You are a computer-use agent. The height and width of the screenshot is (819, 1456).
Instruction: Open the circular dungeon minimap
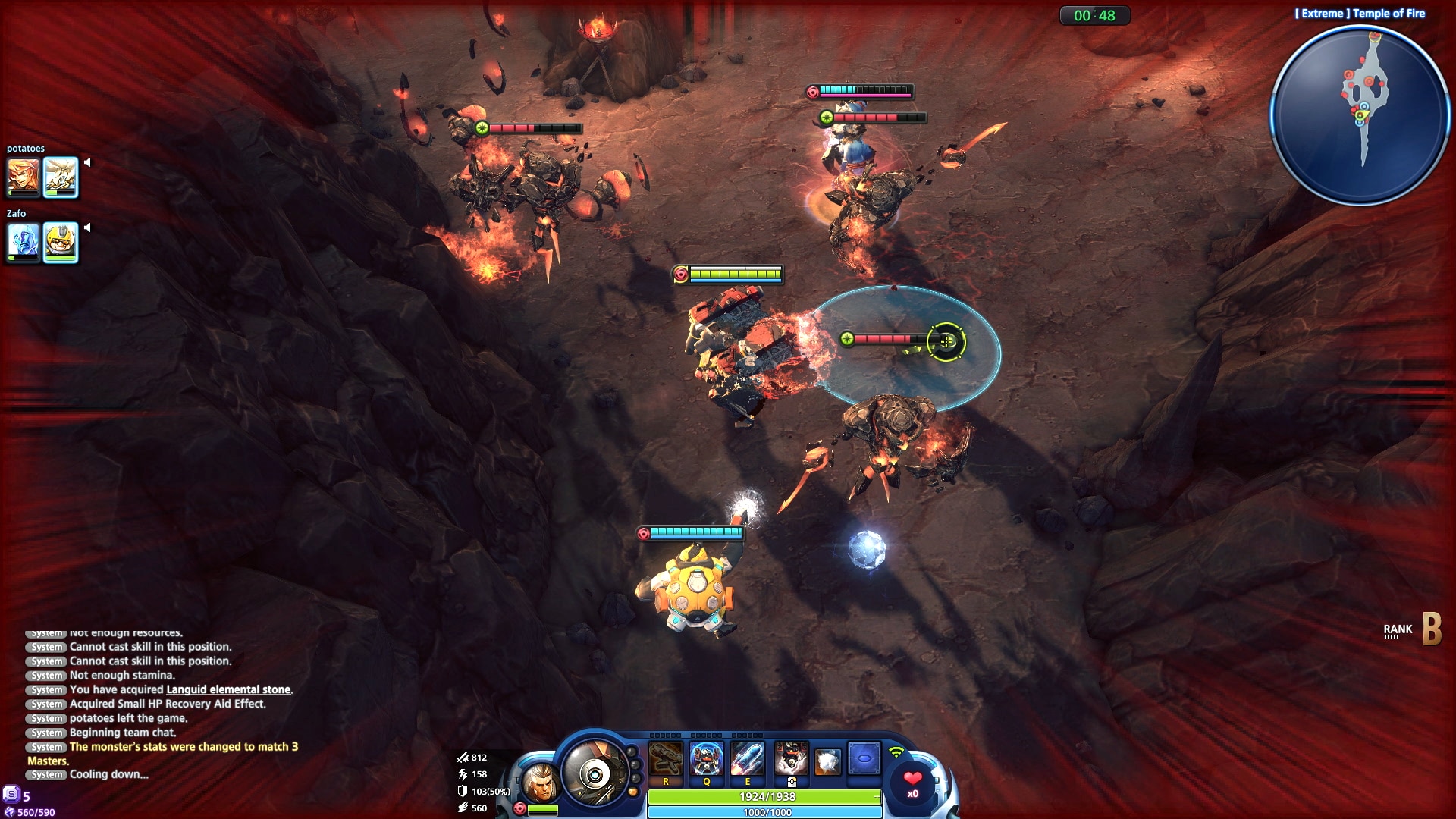click(x=1360, y=115)
